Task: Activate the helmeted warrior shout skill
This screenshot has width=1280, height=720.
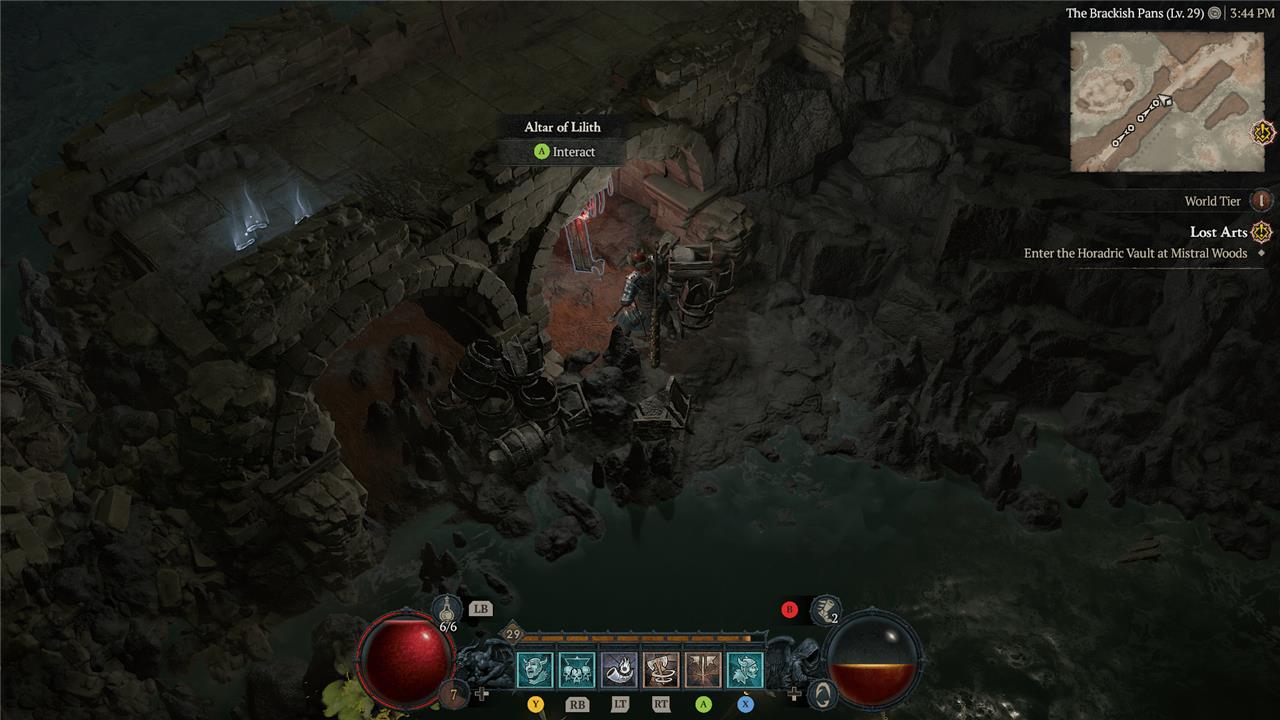Action: tap(745, 670)
